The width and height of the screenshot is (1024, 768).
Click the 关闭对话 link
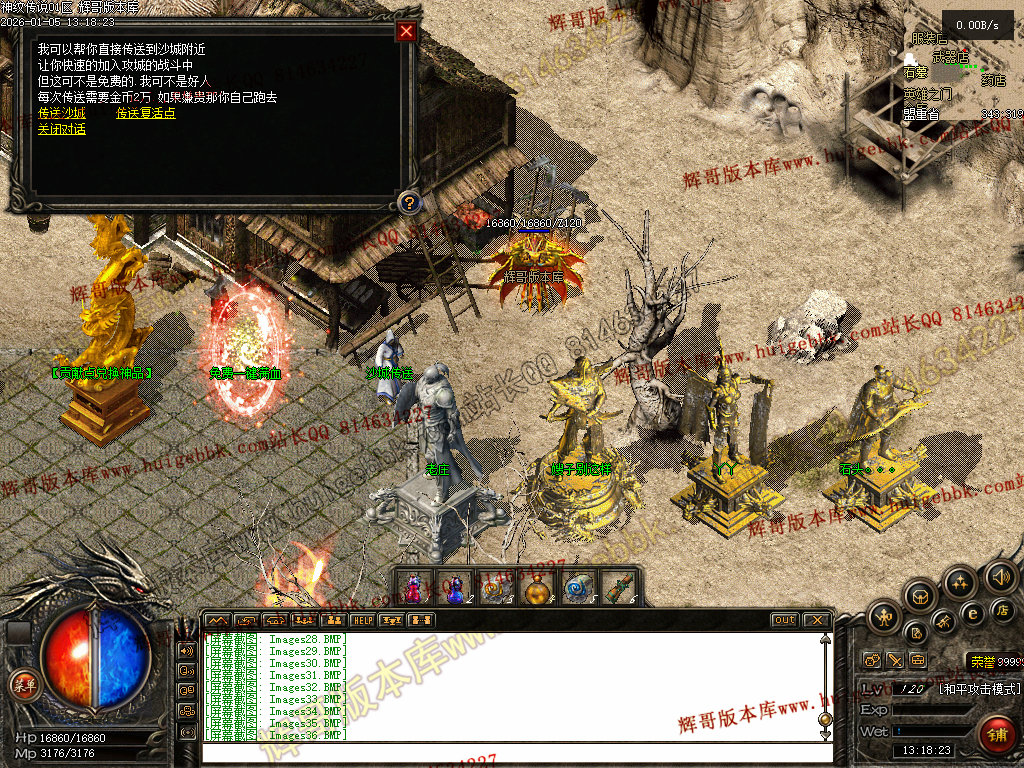click(x=61, y=129)
